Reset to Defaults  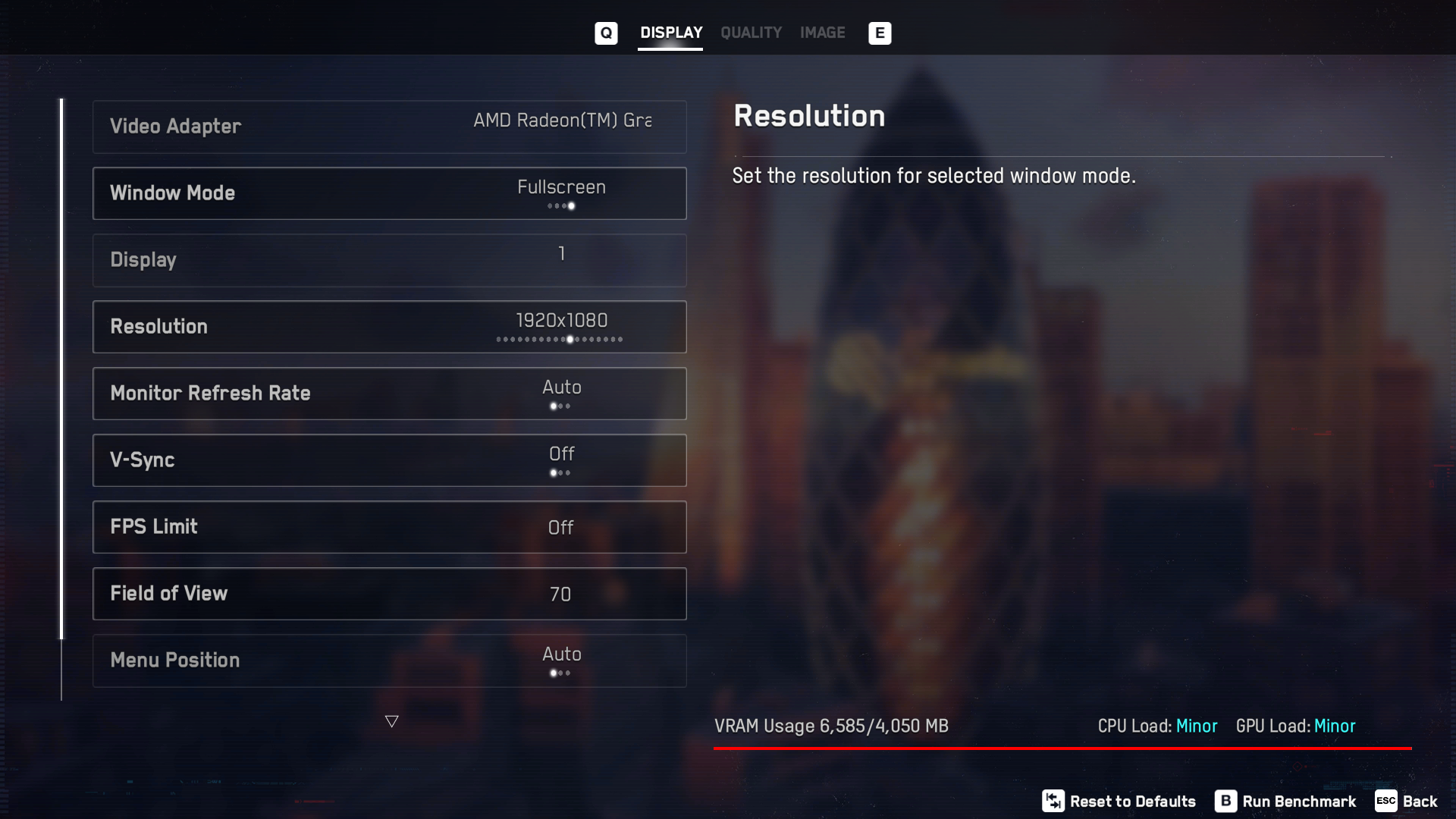click(1119, 802)
